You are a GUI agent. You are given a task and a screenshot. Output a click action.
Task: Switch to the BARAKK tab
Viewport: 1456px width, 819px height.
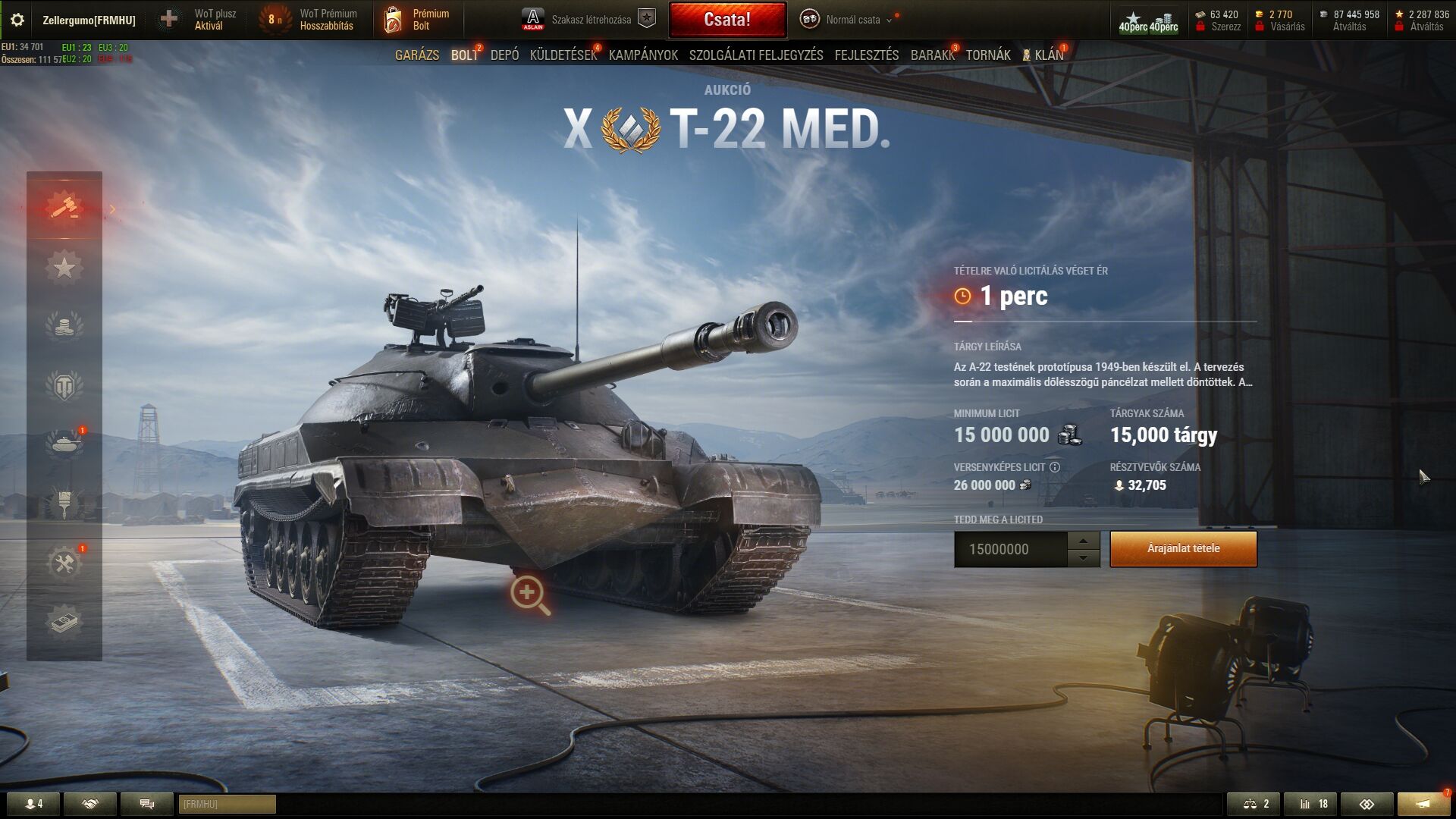(932, 55)
